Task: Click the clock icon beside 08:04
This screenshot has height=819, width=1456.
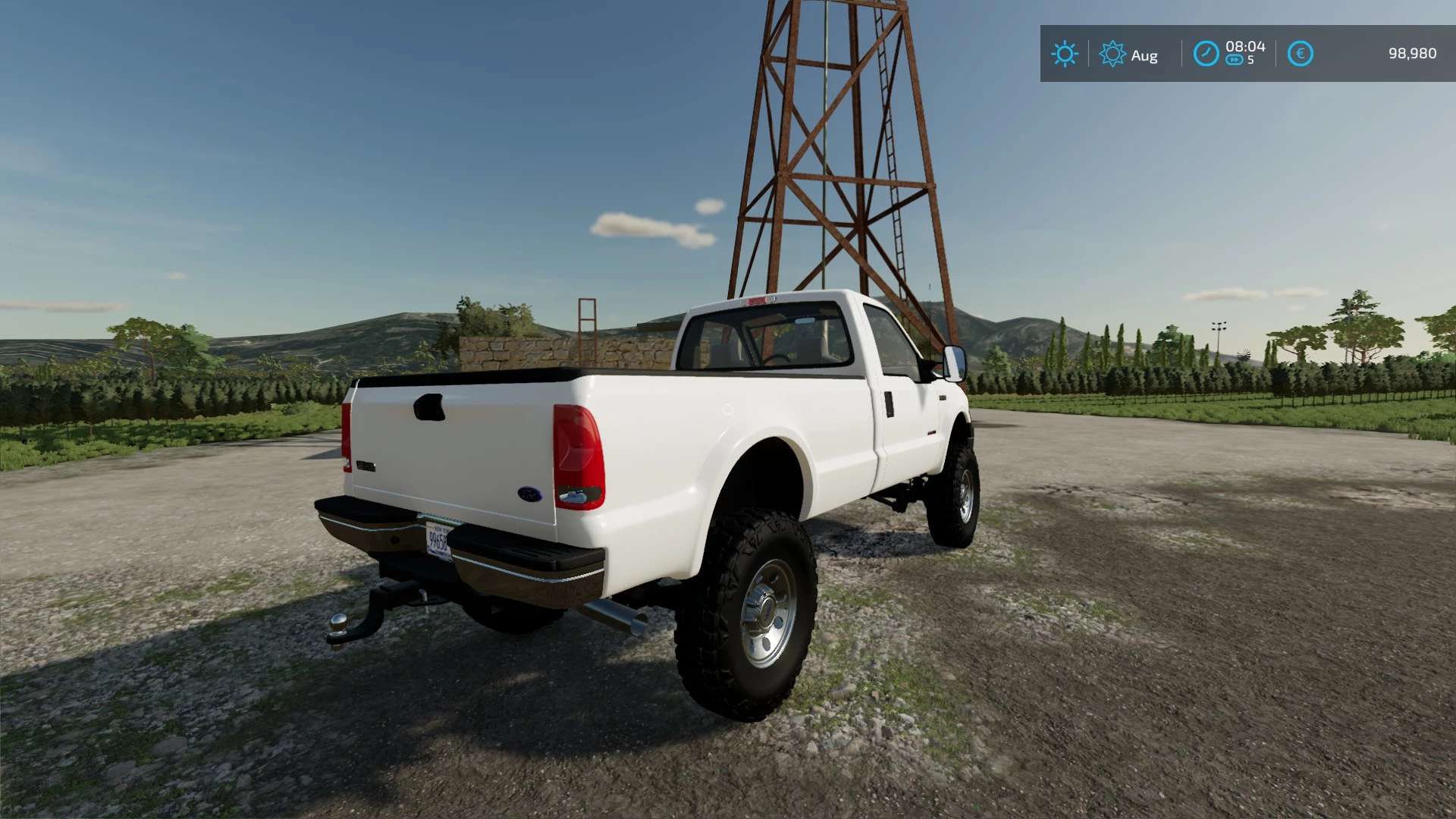Action: pyautogui.click(x=1206, y=54)
